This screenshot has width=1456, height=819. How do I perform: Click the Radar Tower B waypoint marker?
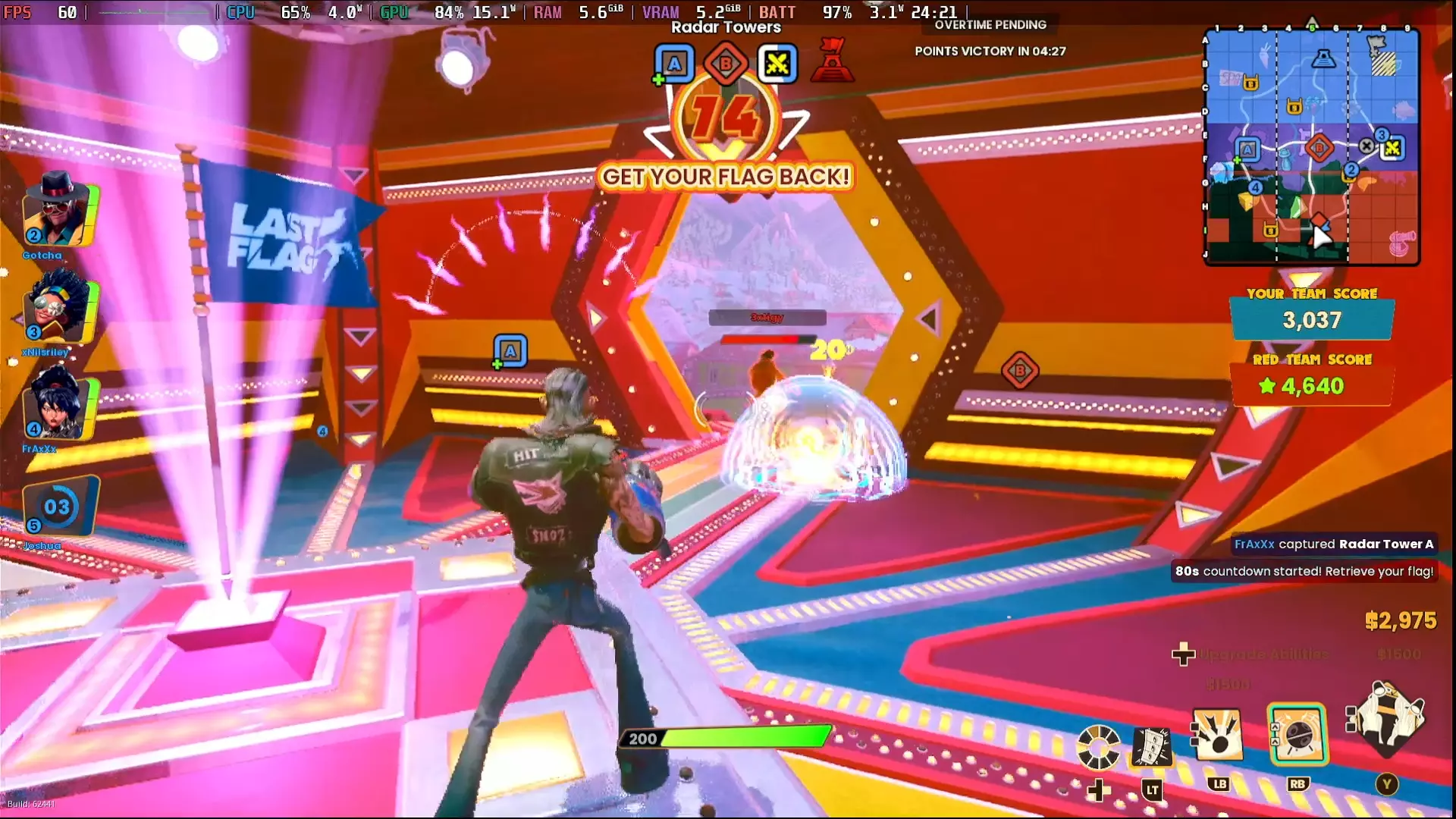pyautogui.click(x=1019, y=371)
